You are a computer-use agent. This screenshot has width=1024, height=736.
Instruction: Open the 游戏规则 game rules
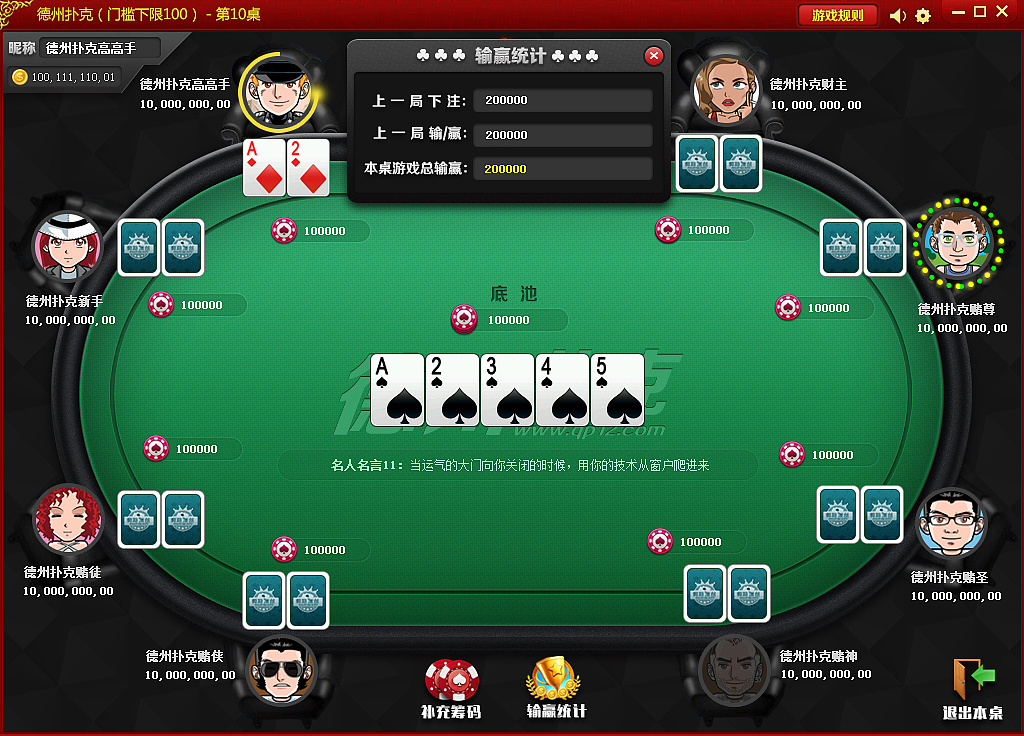837,15
